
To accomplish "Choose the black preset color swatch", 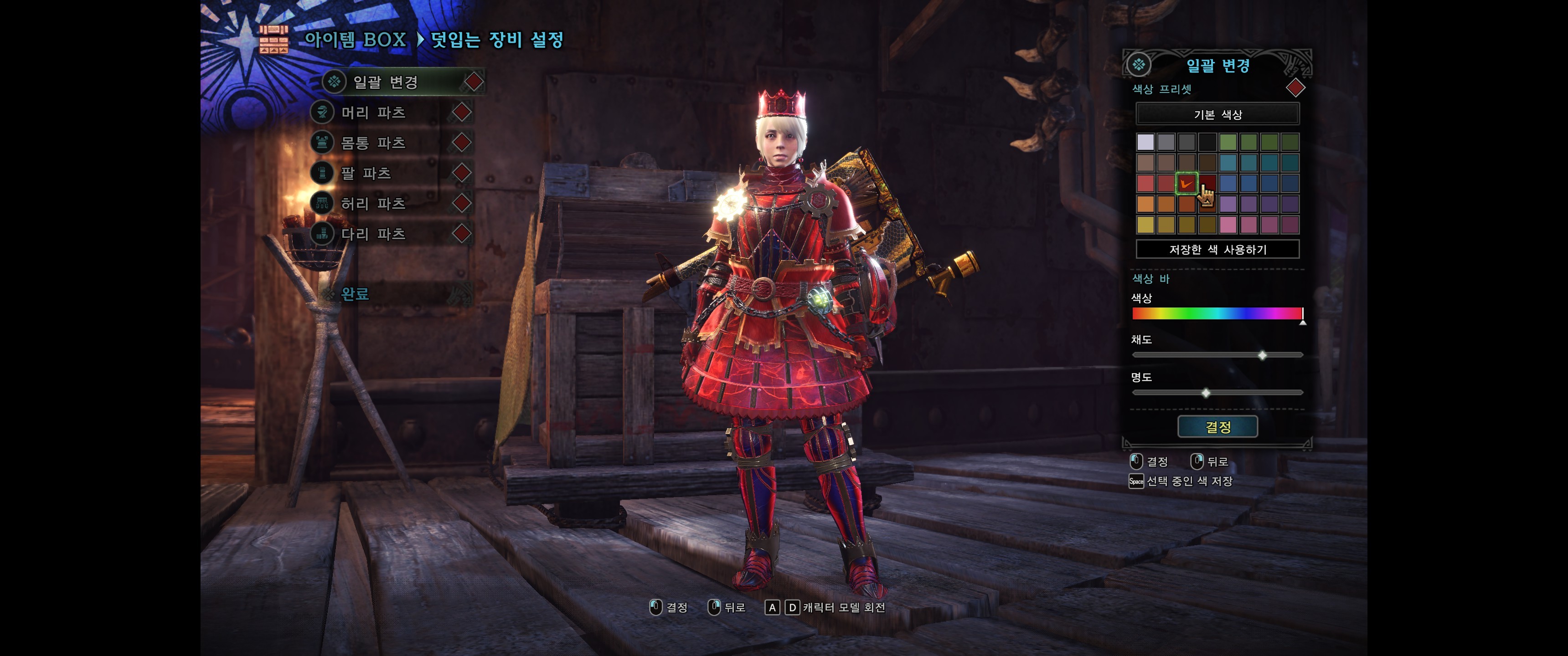I will (1207, 143).
